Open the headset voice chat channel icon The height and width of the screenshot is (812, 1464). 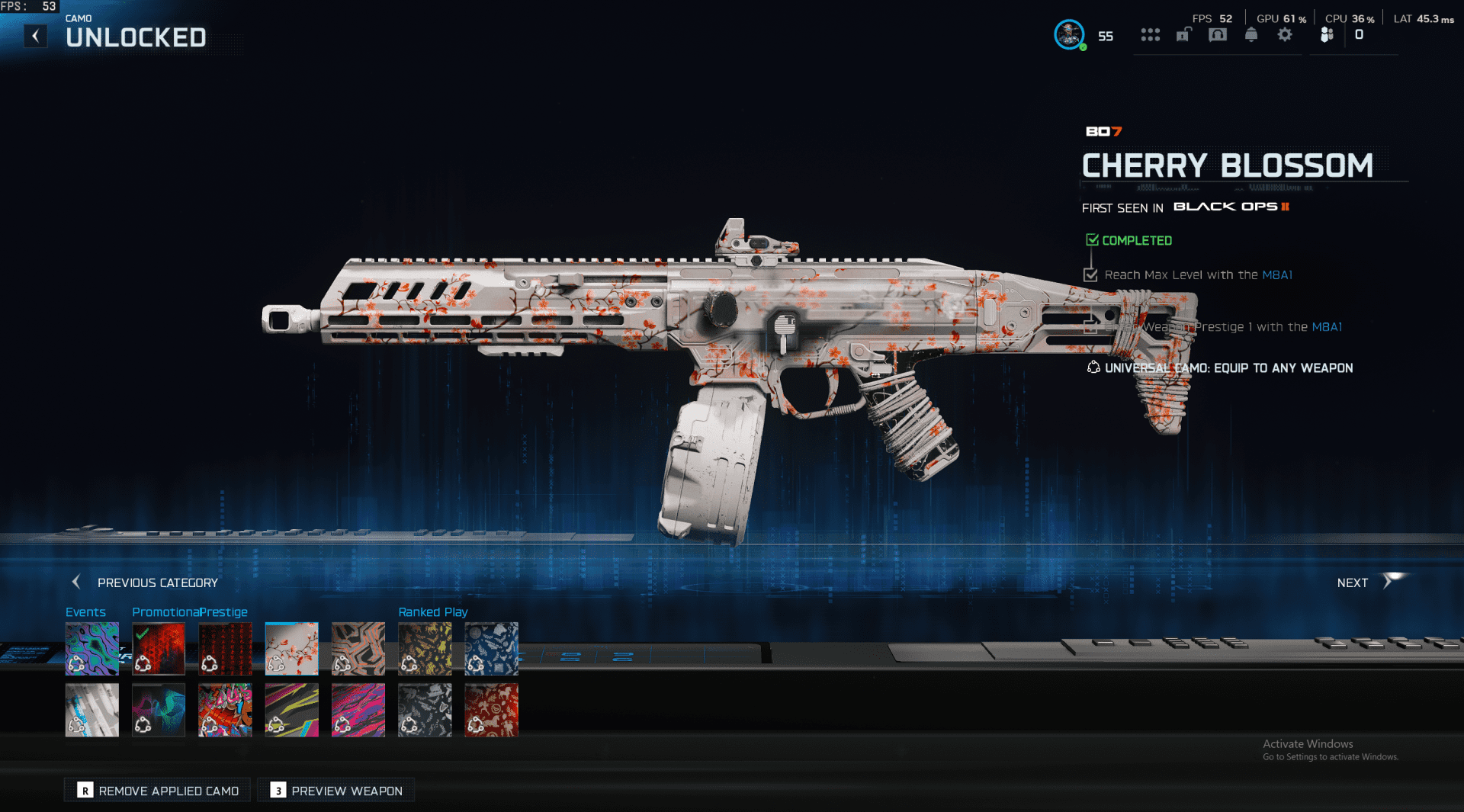[x=1218, y=35]
